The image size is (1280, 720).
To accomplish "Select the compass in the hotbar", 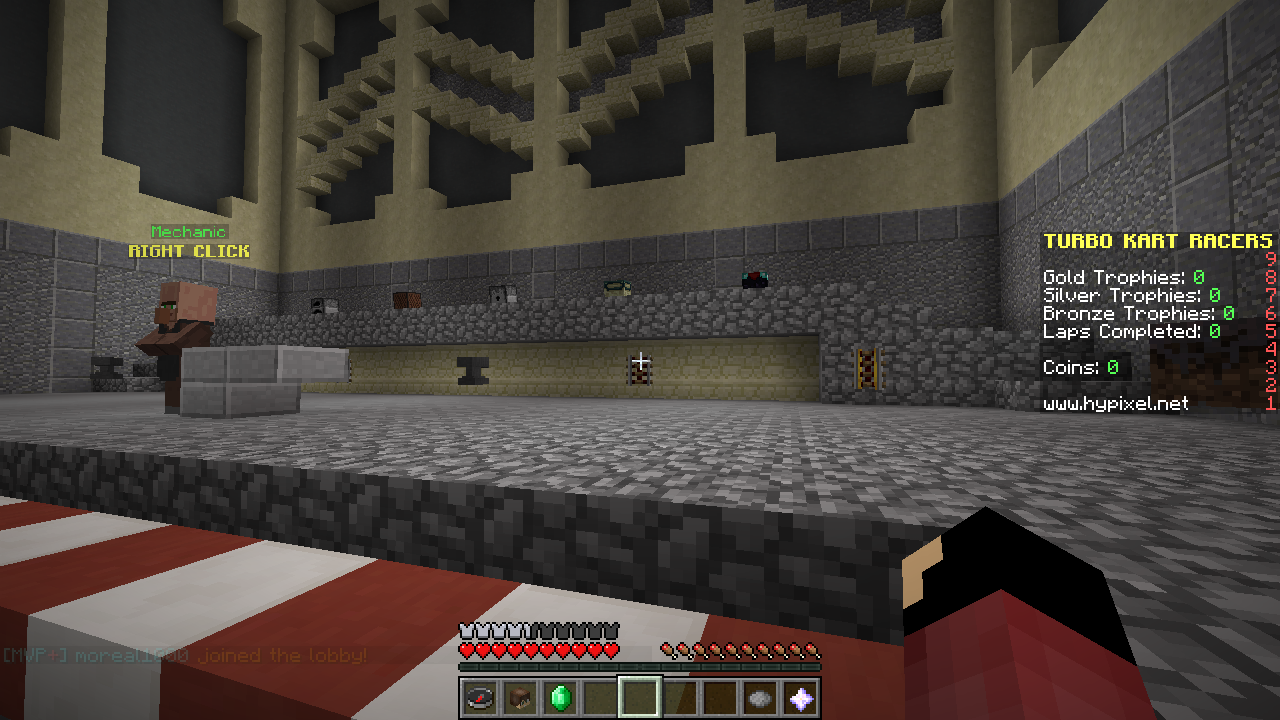I will coord(480,697).
